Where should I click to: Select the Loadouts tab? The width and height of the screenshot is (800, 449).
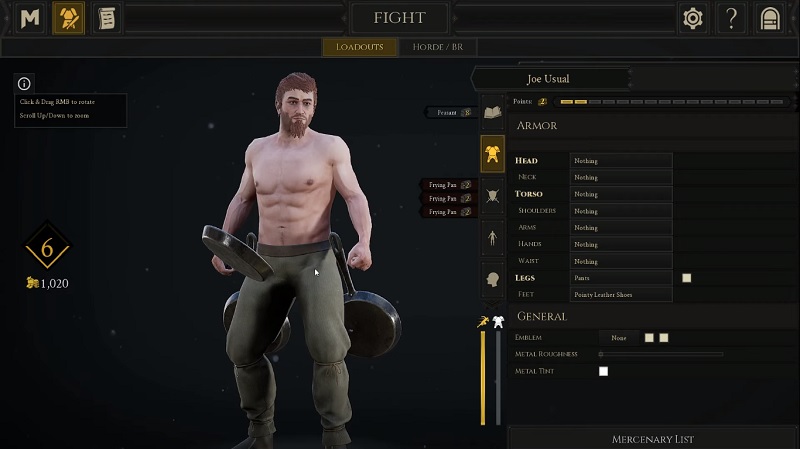[360, 47]
